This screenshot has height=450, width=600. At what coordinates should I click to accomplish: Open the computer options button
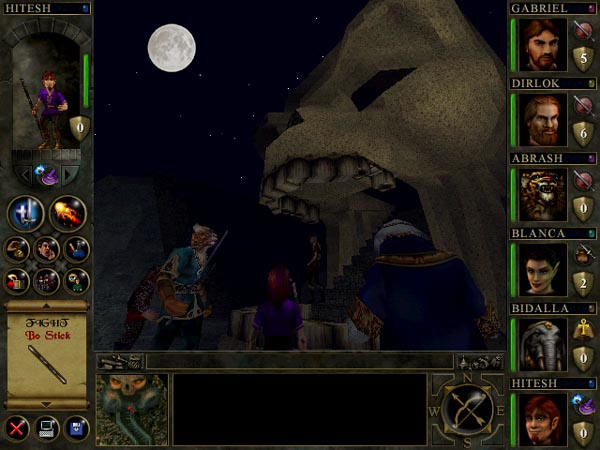pos(47,428)
